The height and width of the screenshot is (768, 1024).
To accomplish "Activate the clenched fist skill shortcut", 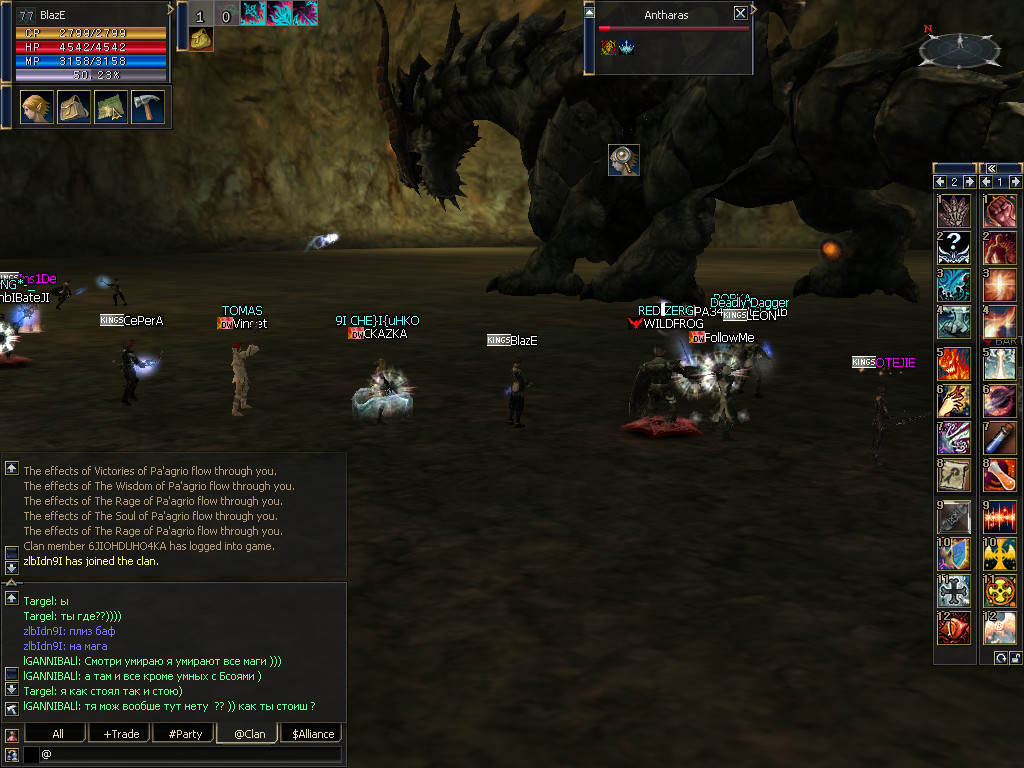I will (1000, 211).
